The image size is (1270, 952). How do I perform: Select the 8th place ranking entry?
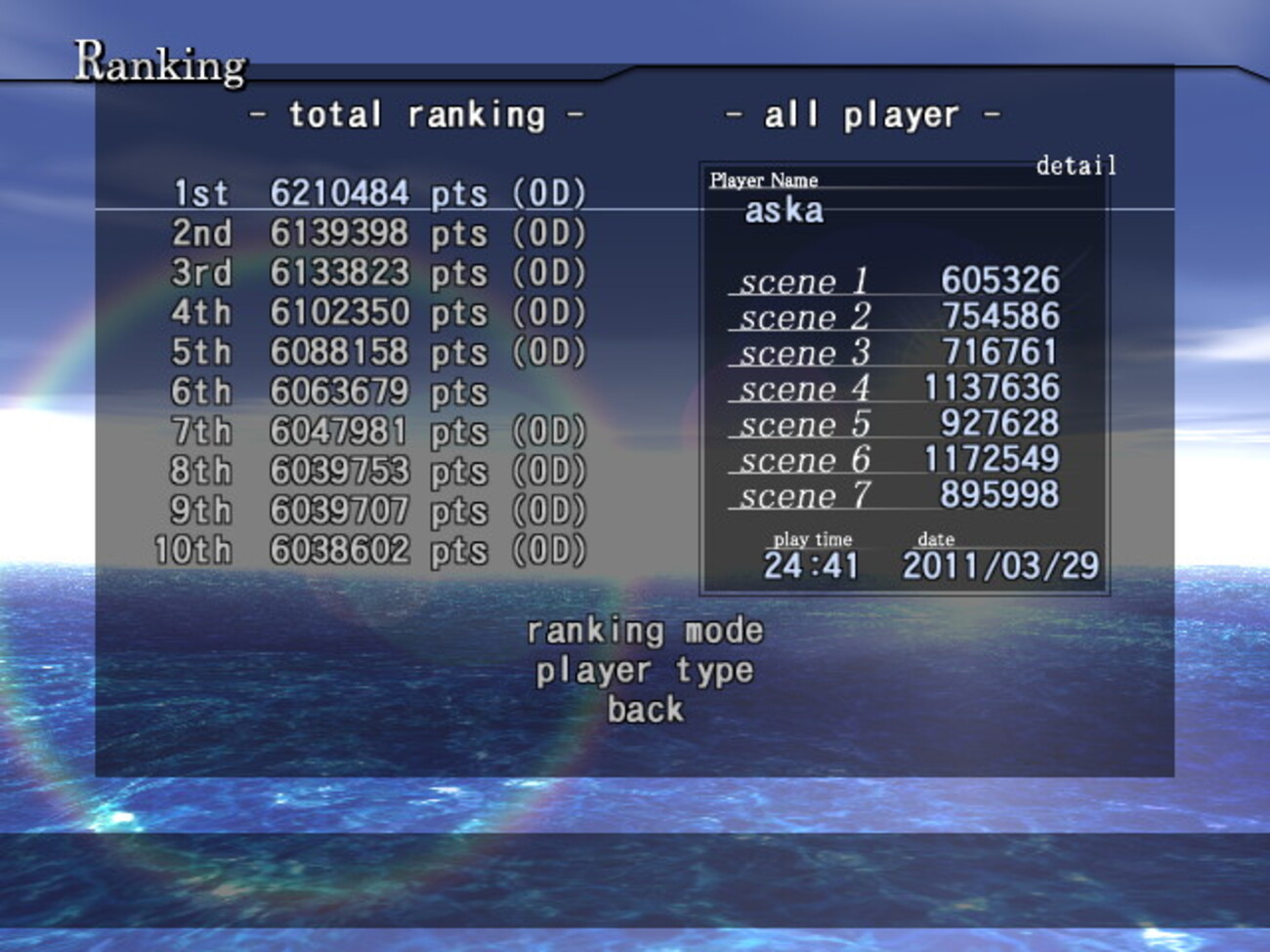(379, 471)
